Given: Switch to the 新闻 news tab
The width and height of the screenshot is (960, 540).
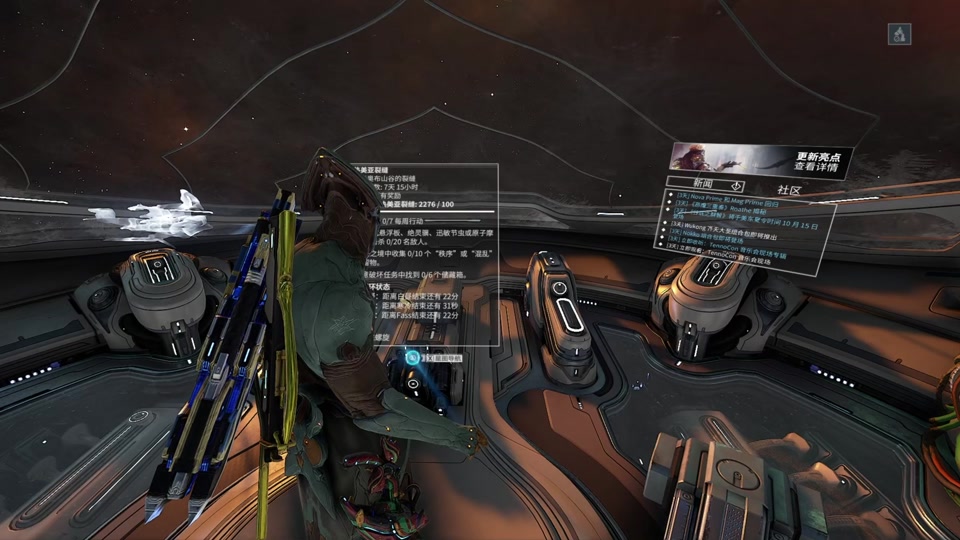Looking at the screenshot, I should click(702, 186).
